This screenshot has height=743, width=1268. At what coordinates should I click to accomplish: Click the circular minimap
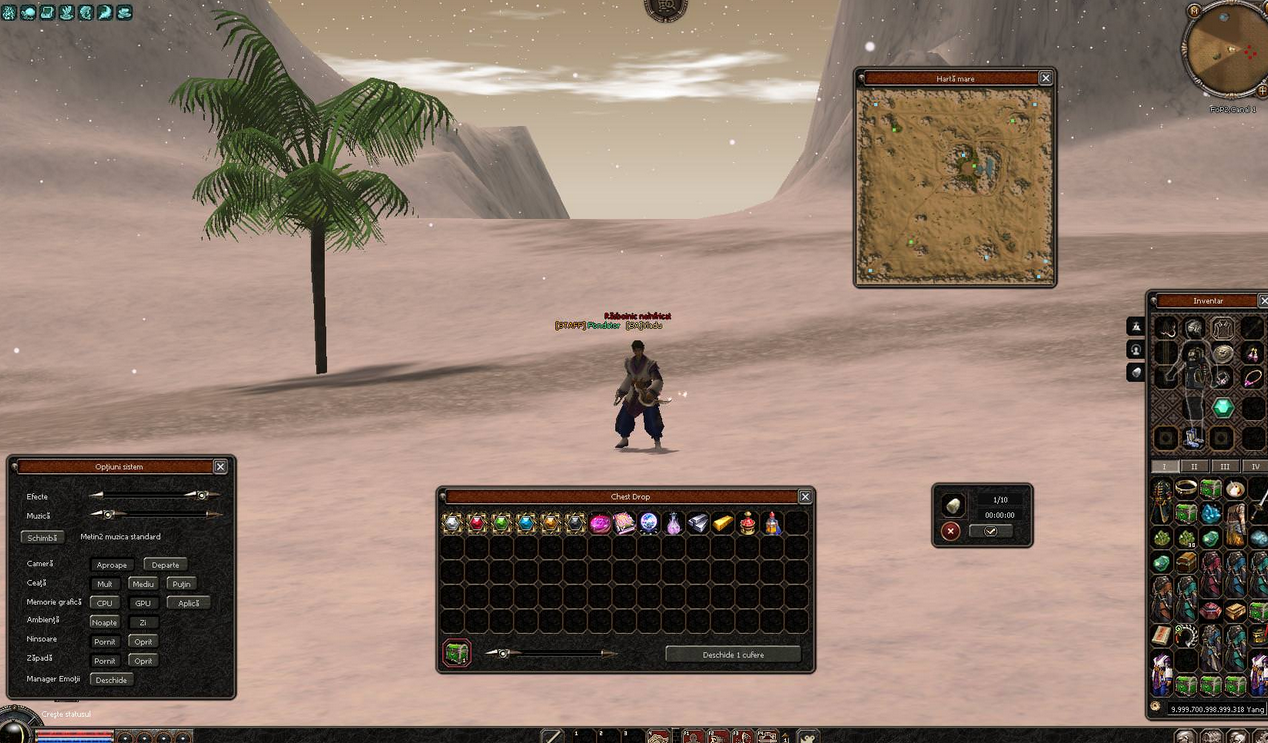[x=1224, y=48]
